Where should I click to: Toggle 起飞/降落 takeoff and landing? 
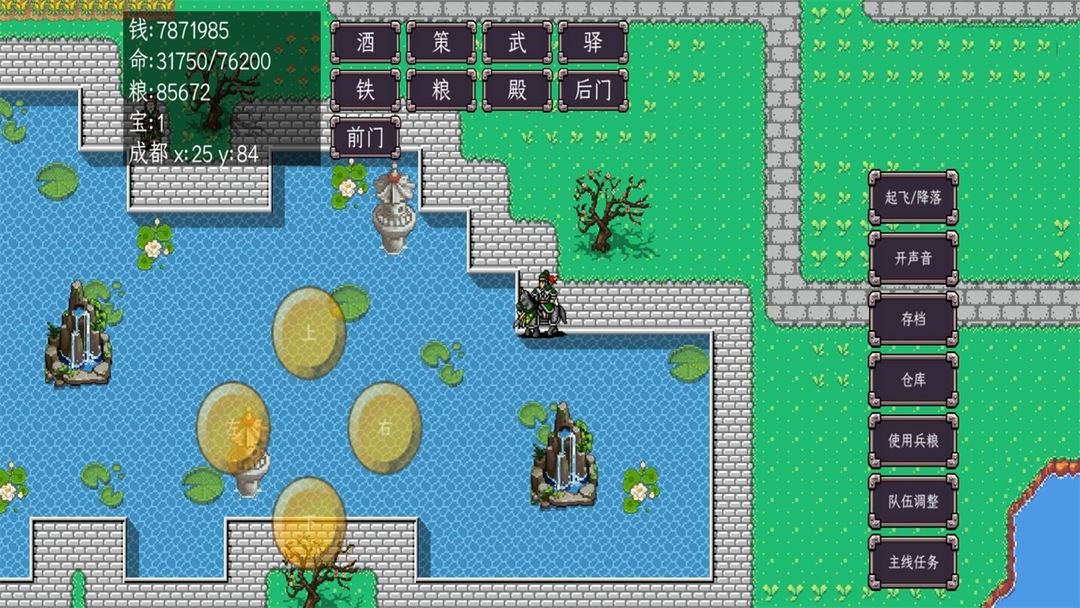point(913,197)
